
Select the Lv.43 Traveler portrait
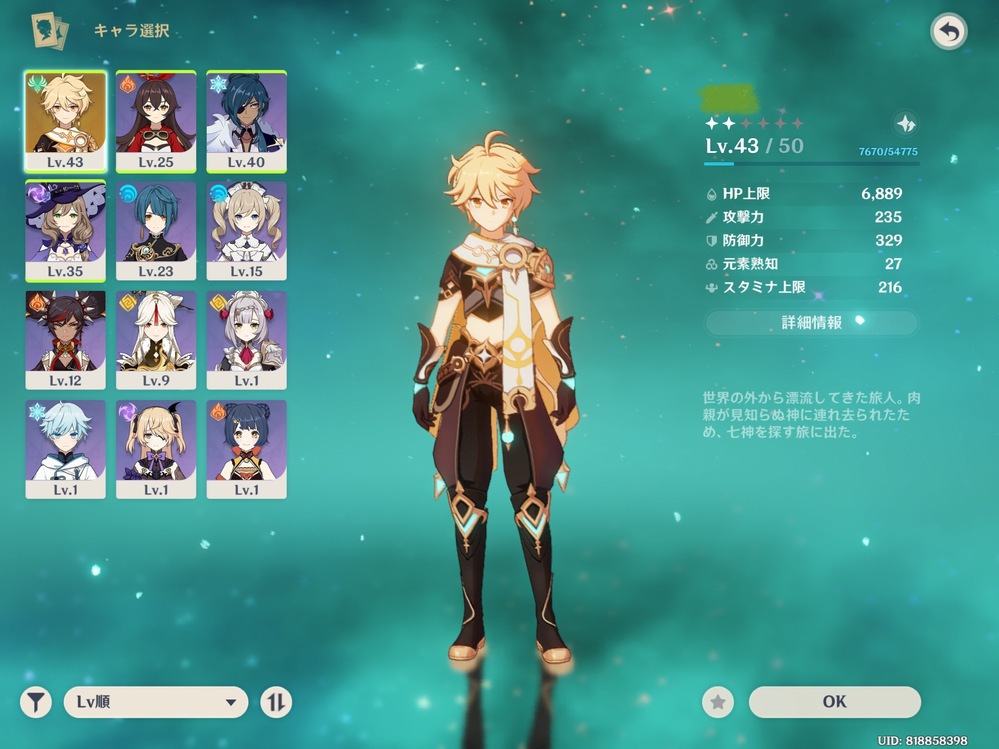(x=65, y=121)
